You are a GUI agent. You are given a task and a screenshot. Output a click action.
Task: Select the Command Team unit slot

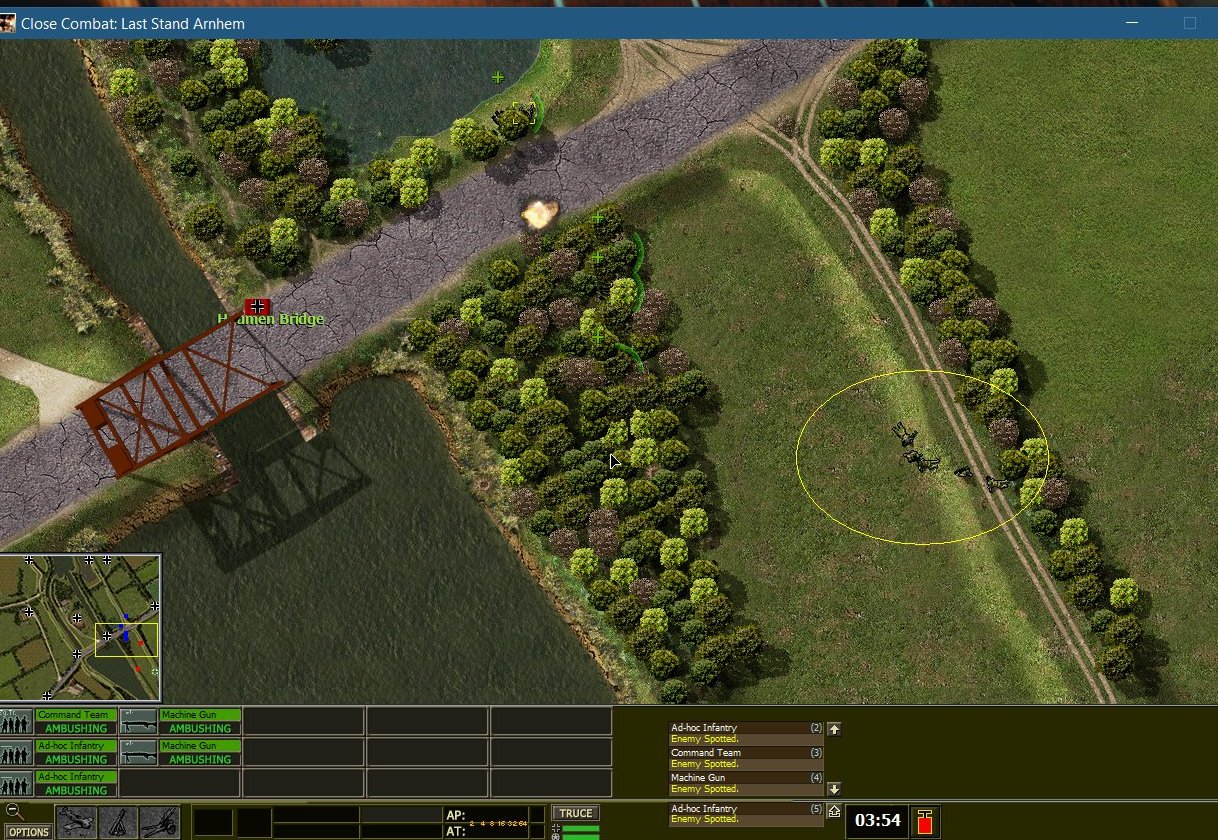point(76,722)
